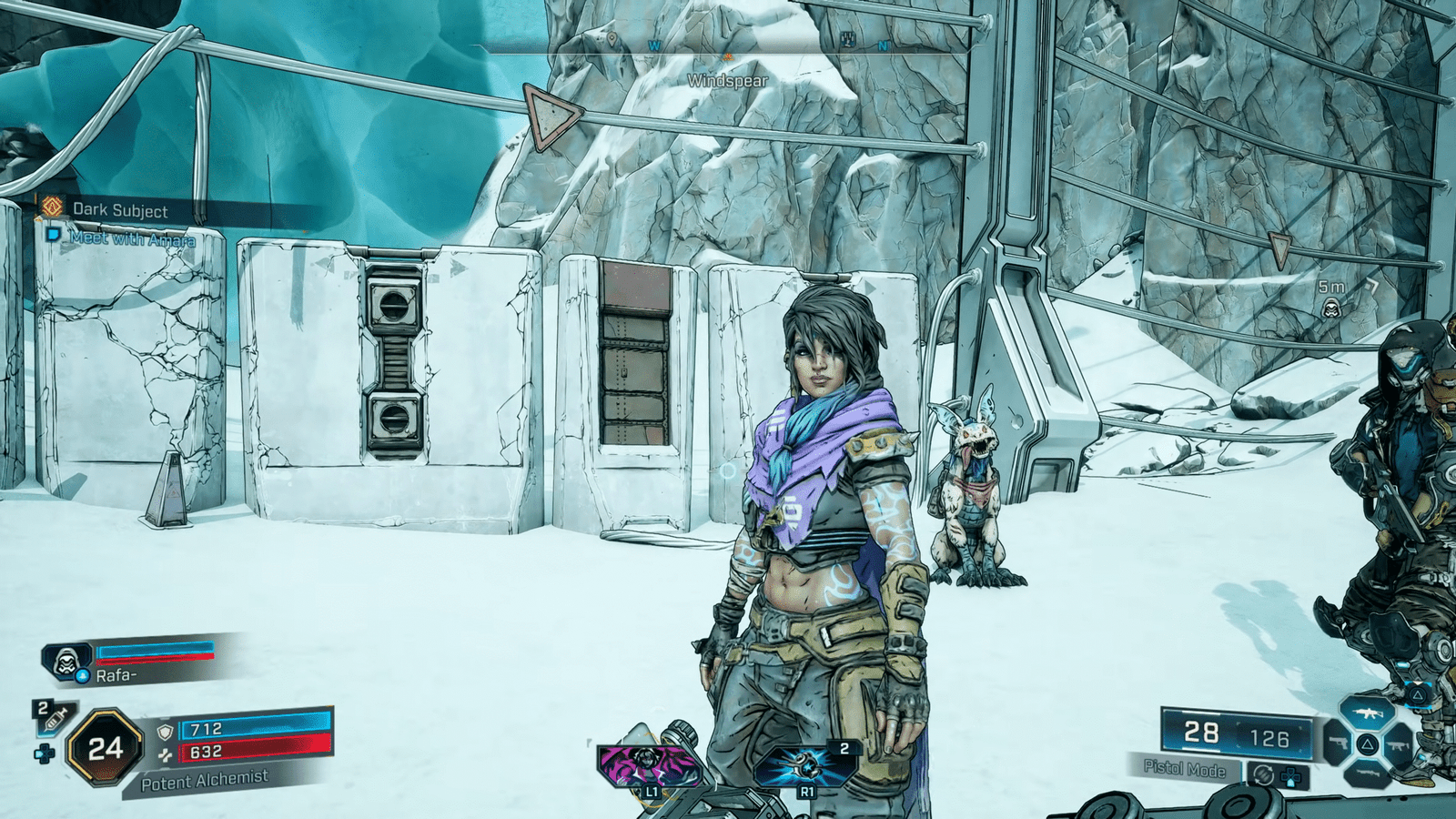Click the teammate skull waypoint marker
This screenshot has height=819, width=1456.
point(1332,308)
